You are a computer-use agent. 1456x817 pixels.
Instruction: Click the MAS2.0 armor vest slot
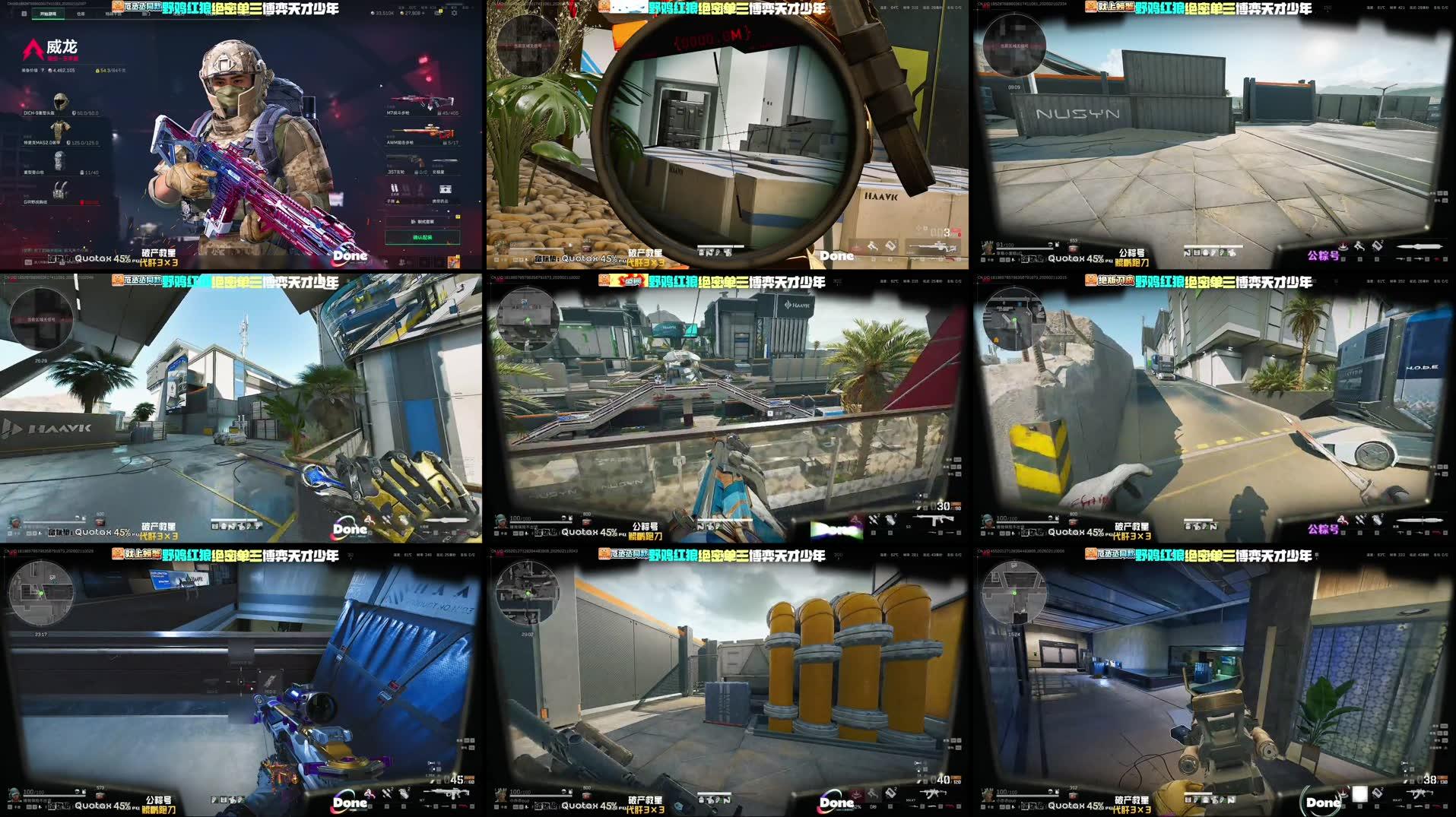[x=59, y=131]
